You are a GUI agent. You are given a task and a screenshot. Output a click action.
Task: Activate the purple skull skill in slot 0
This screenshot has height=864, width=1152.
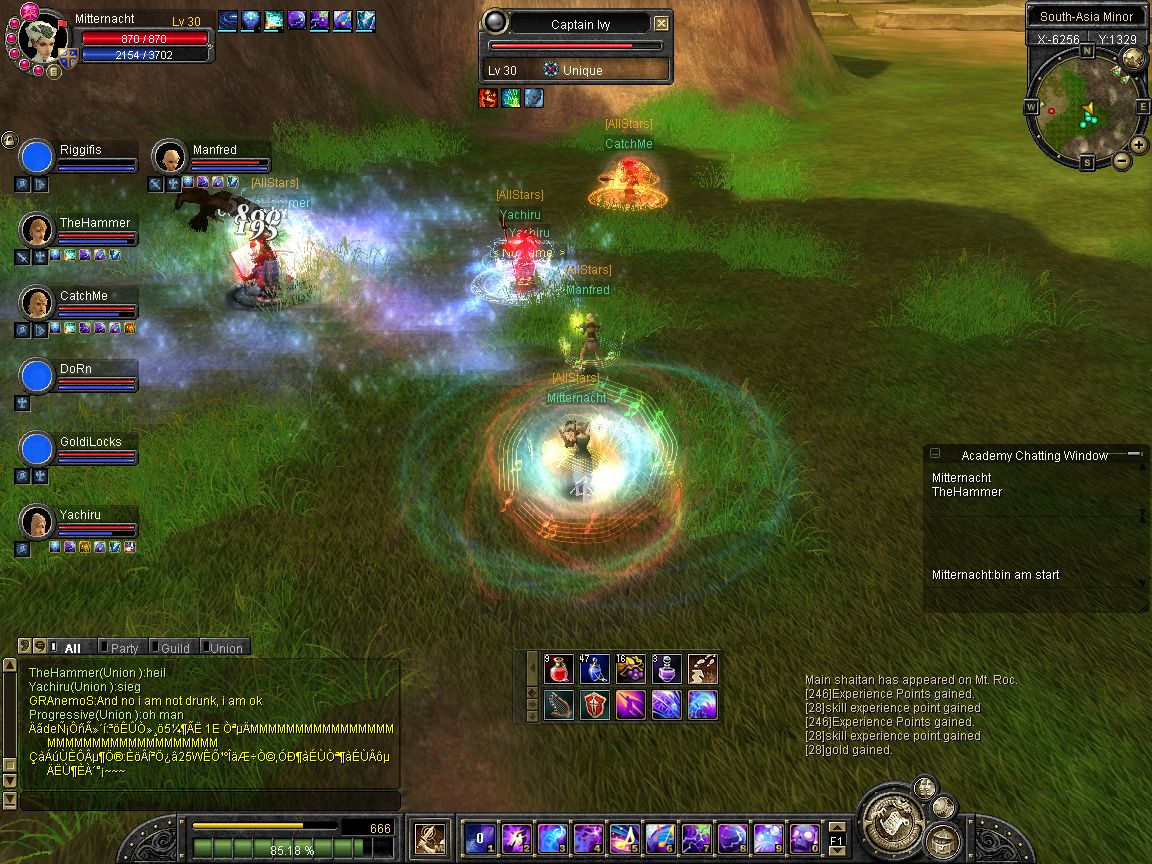coord(805,837)
